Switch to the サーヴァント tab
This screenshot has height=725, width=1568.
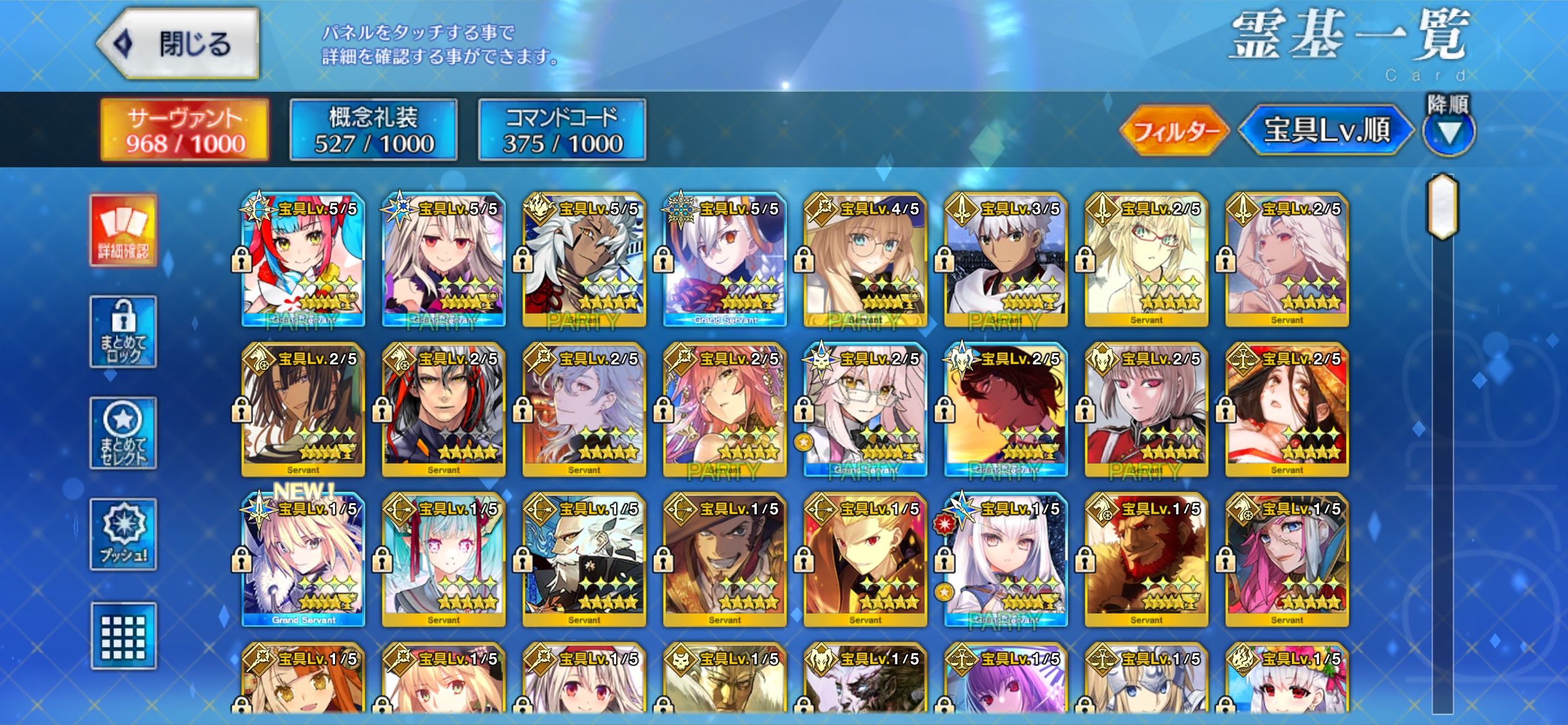185,130
